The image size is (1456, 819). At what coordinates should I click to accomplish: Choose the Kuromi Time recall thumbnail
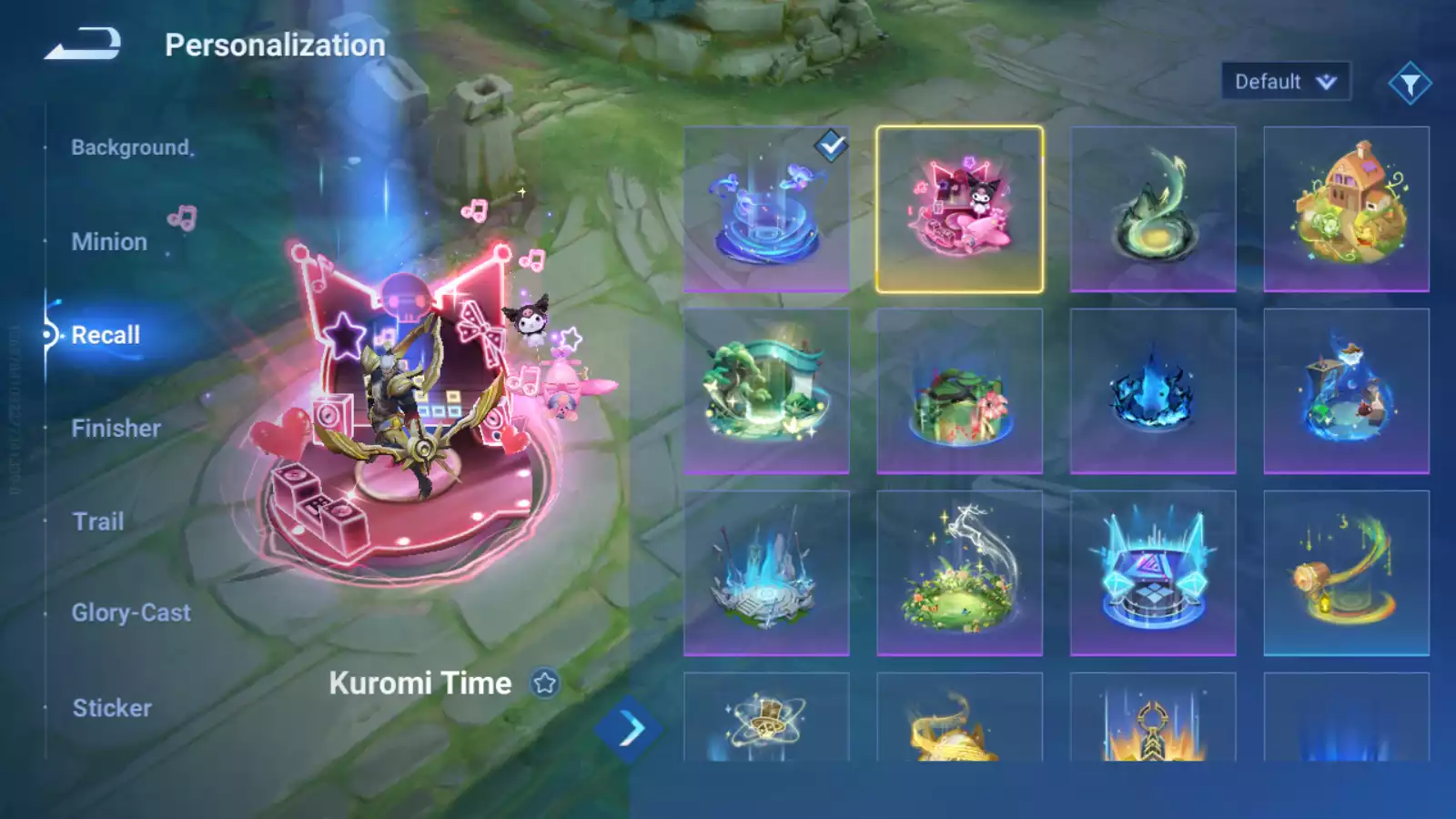(959, 209)
